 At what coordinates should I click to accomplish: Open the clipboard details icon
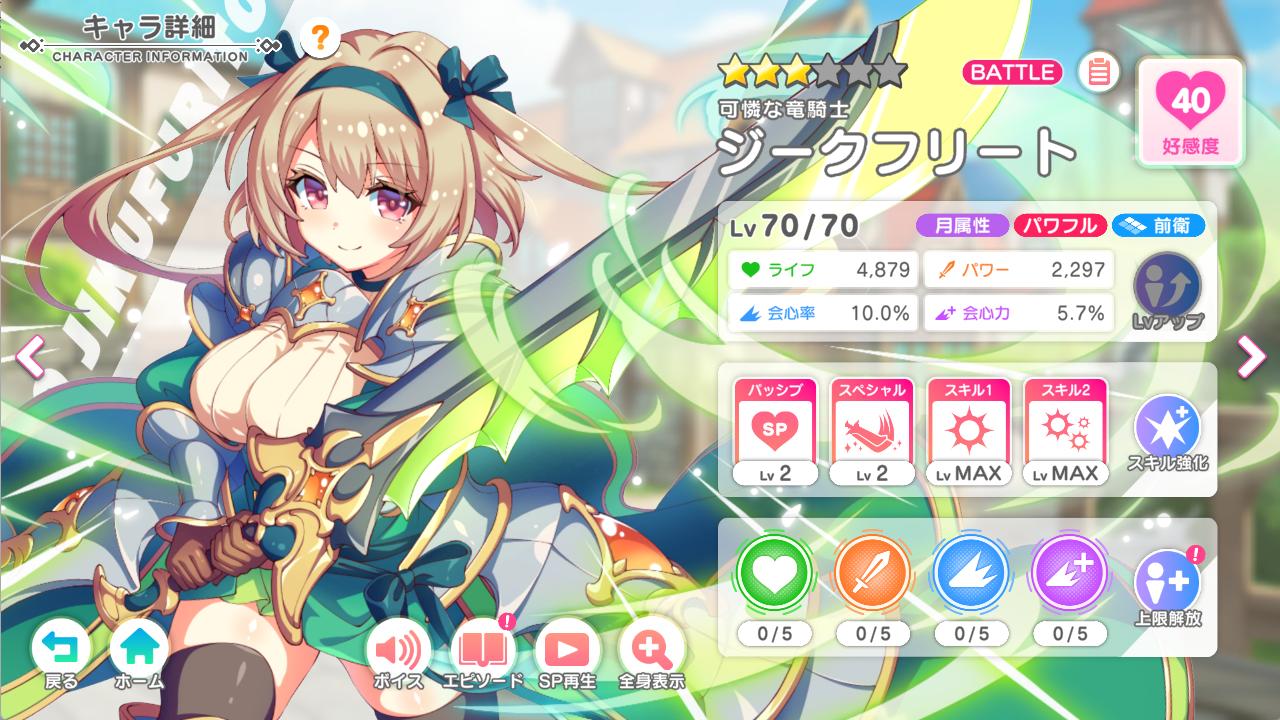[1098, 72]
